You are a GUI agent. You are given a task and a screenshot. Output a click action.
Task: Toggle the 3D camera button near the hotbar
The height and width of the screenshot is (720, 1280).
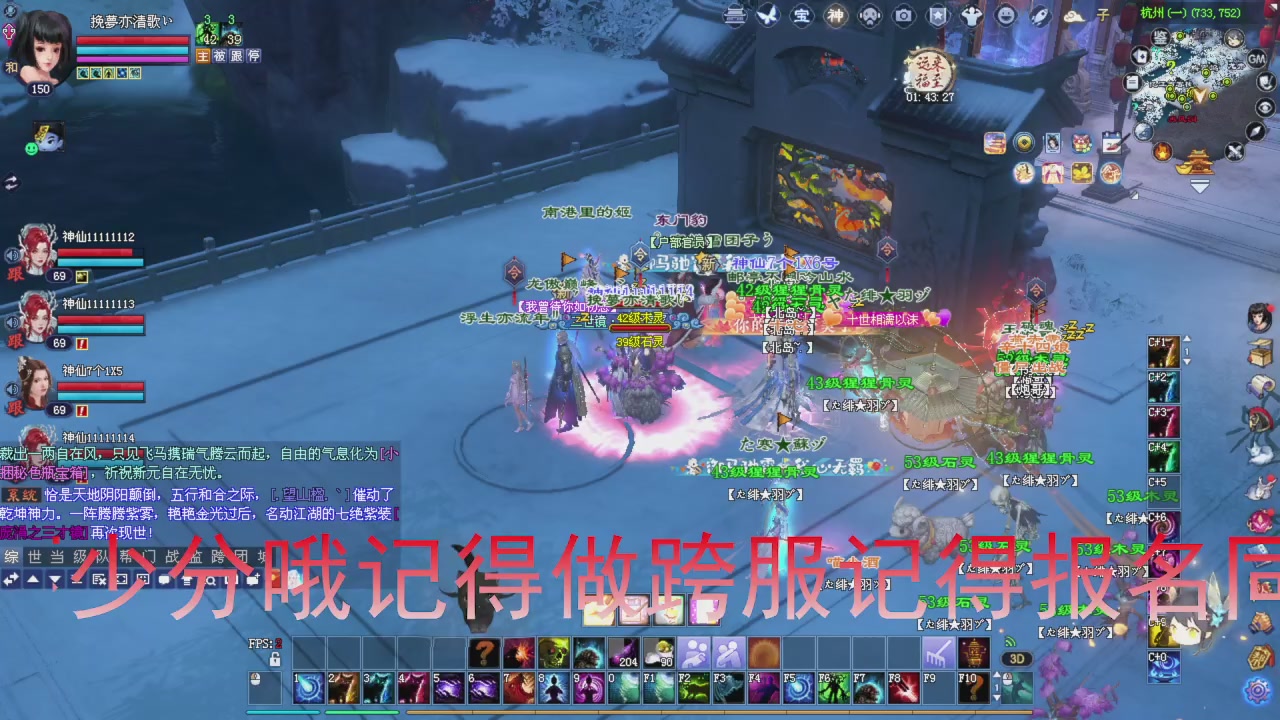[1016, 658]
